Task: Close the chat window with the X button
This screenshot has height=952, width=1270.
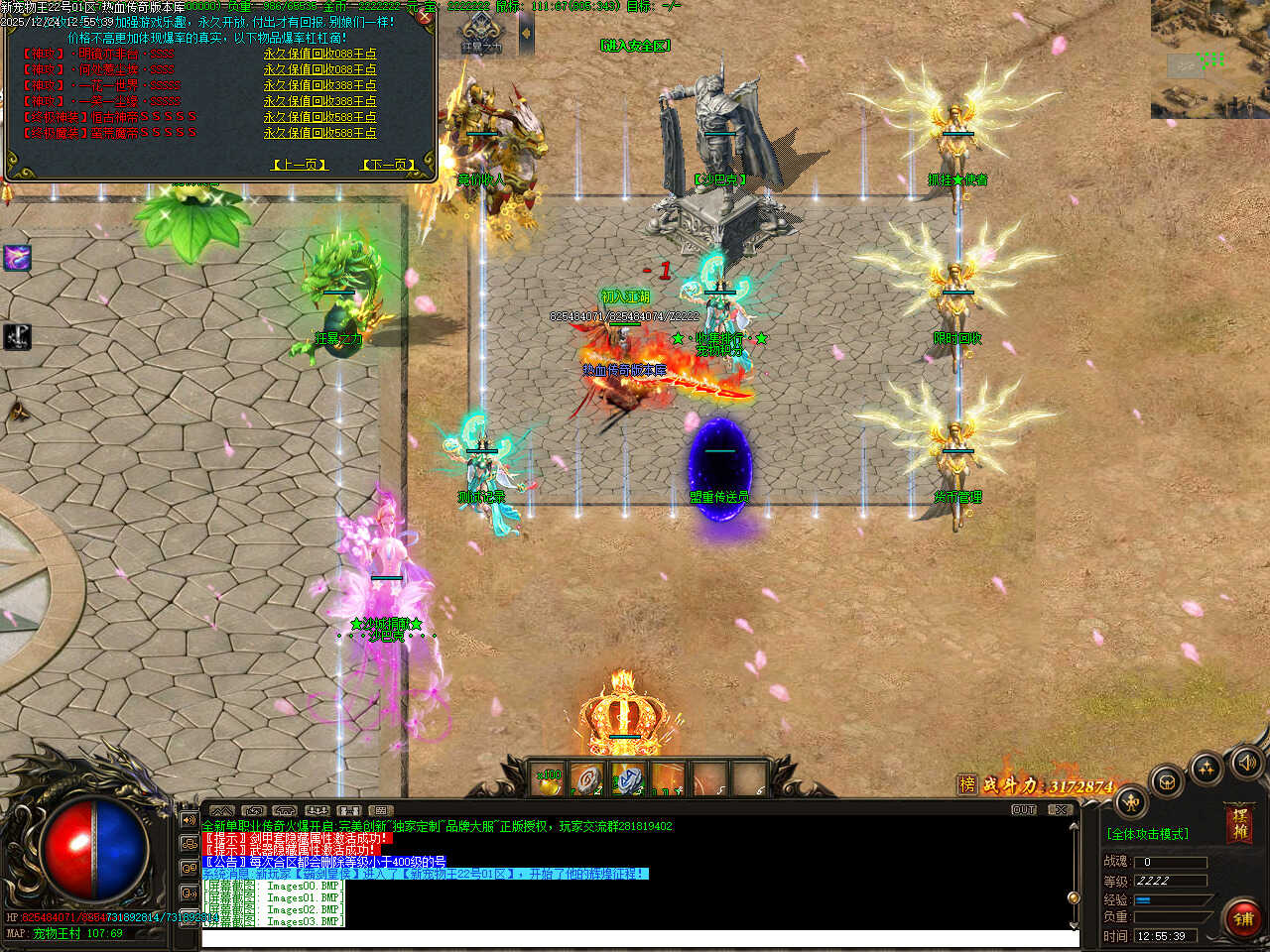Action: tap(1061, 810)
